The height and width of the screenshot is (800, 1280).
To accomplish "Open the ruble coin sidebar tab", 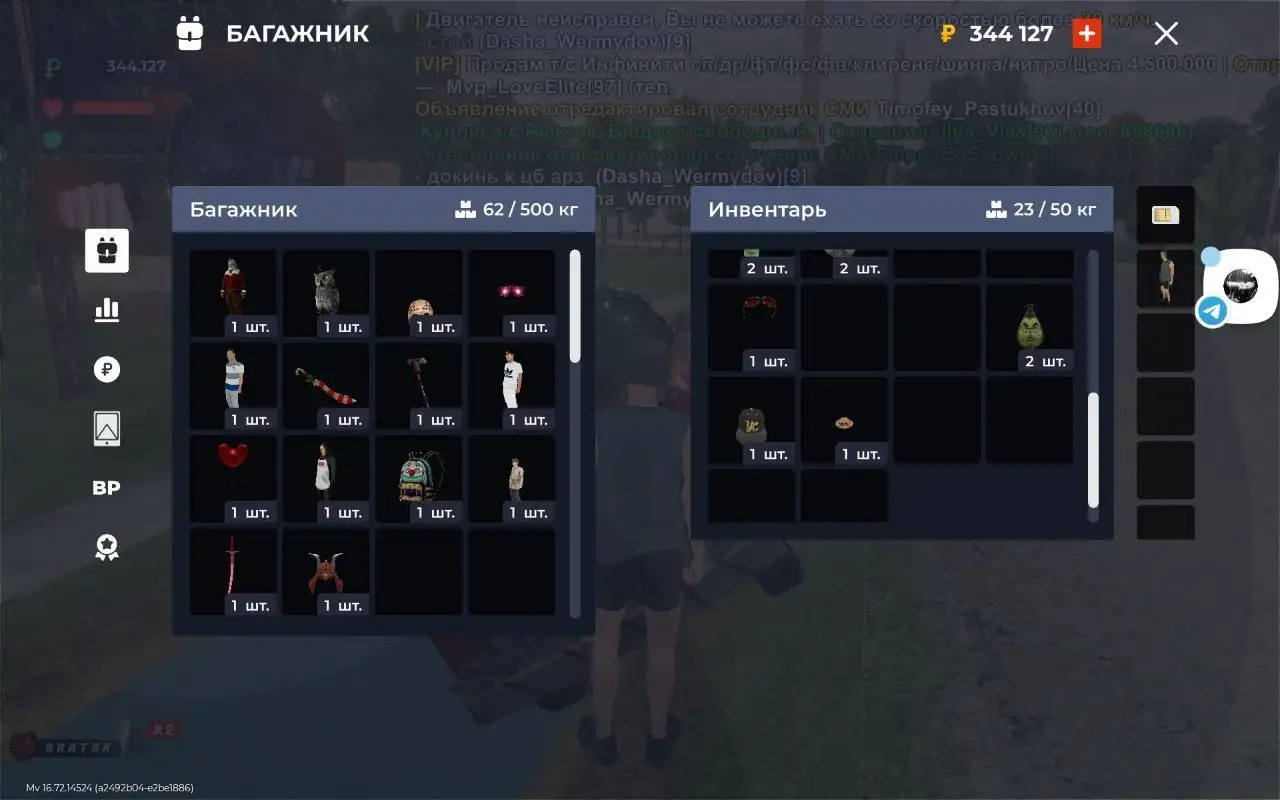I will [107, 370].
